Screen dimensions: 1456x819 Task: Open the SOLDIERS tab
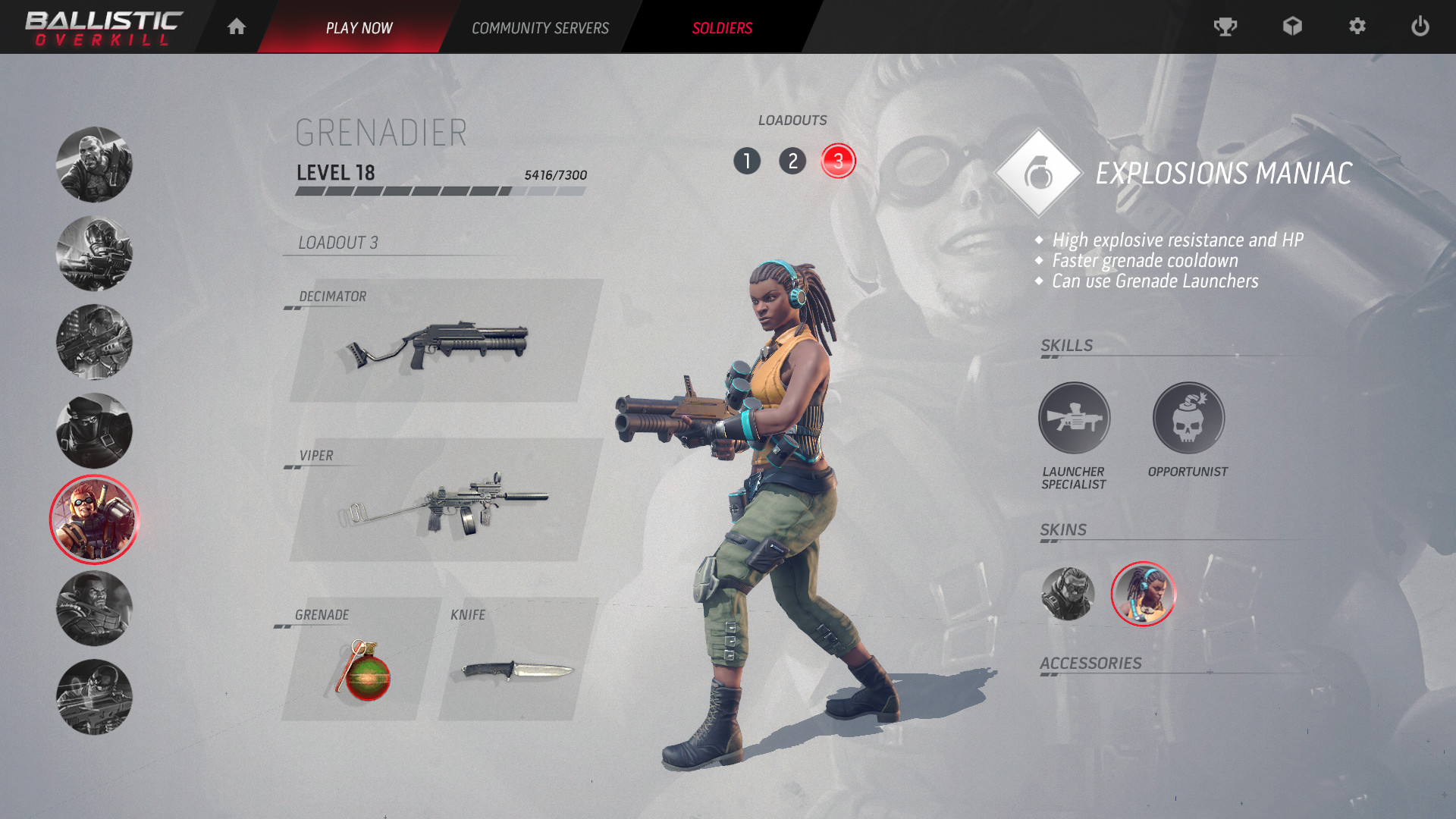coord(721,27)
